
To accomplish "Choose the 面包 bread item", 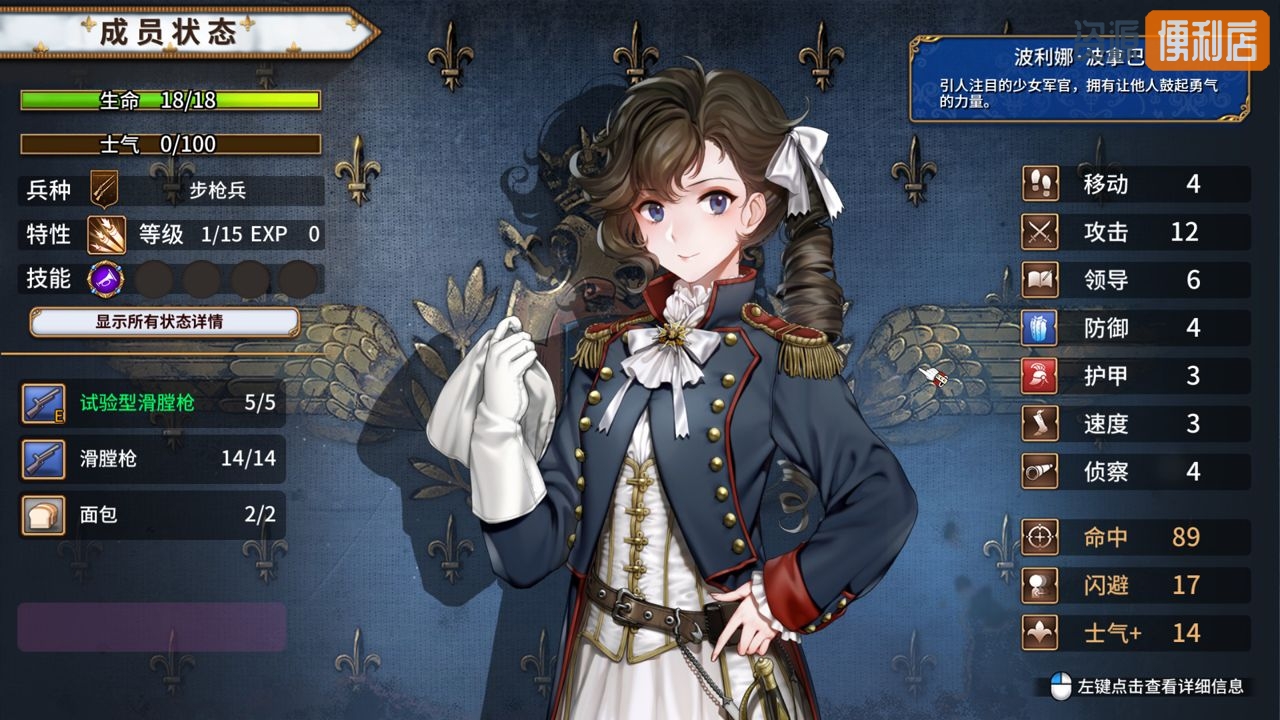I will tap(152, 515).
